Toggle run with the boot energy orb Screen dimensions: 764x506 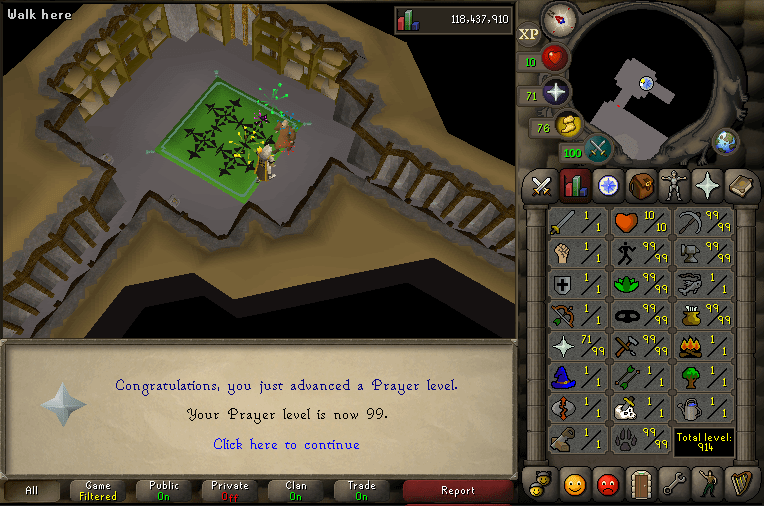click(569, 125)
